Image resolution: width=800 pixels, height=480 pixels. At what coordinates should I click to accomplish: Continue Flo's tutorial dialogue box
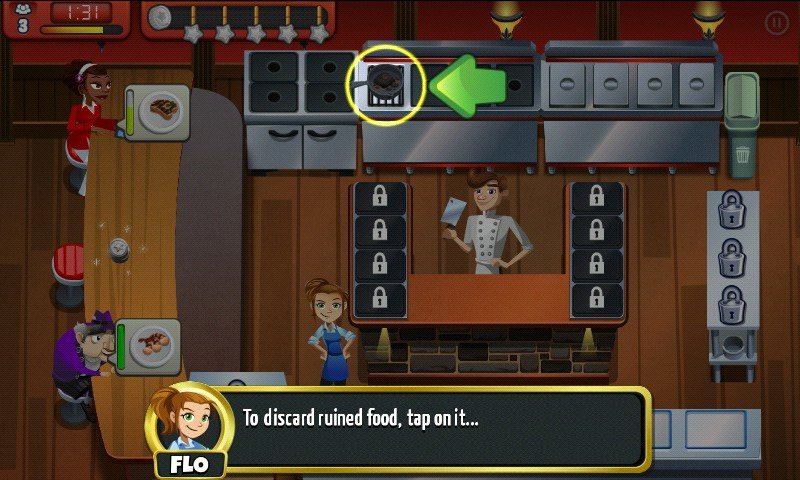tap(440, 428)
